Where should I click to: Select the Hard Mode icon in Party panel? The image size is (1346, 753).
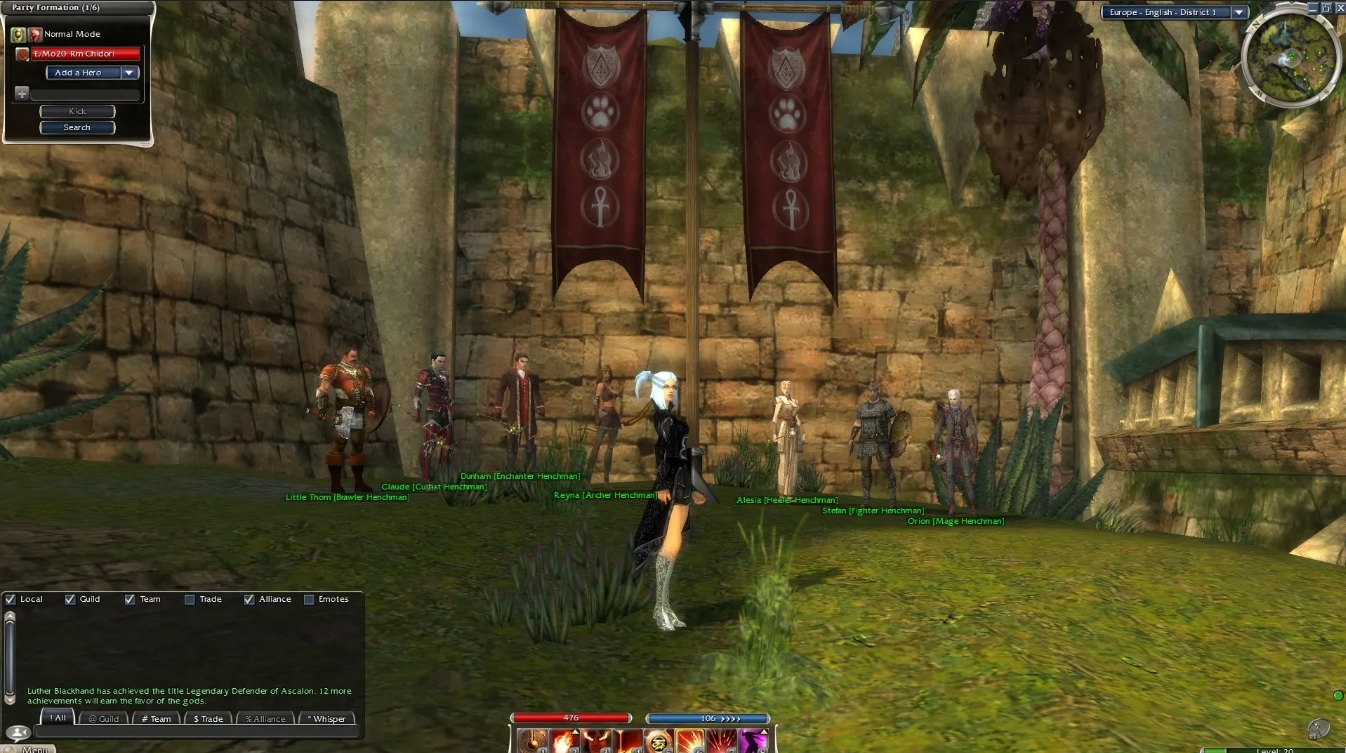click(x=34, y=34)
